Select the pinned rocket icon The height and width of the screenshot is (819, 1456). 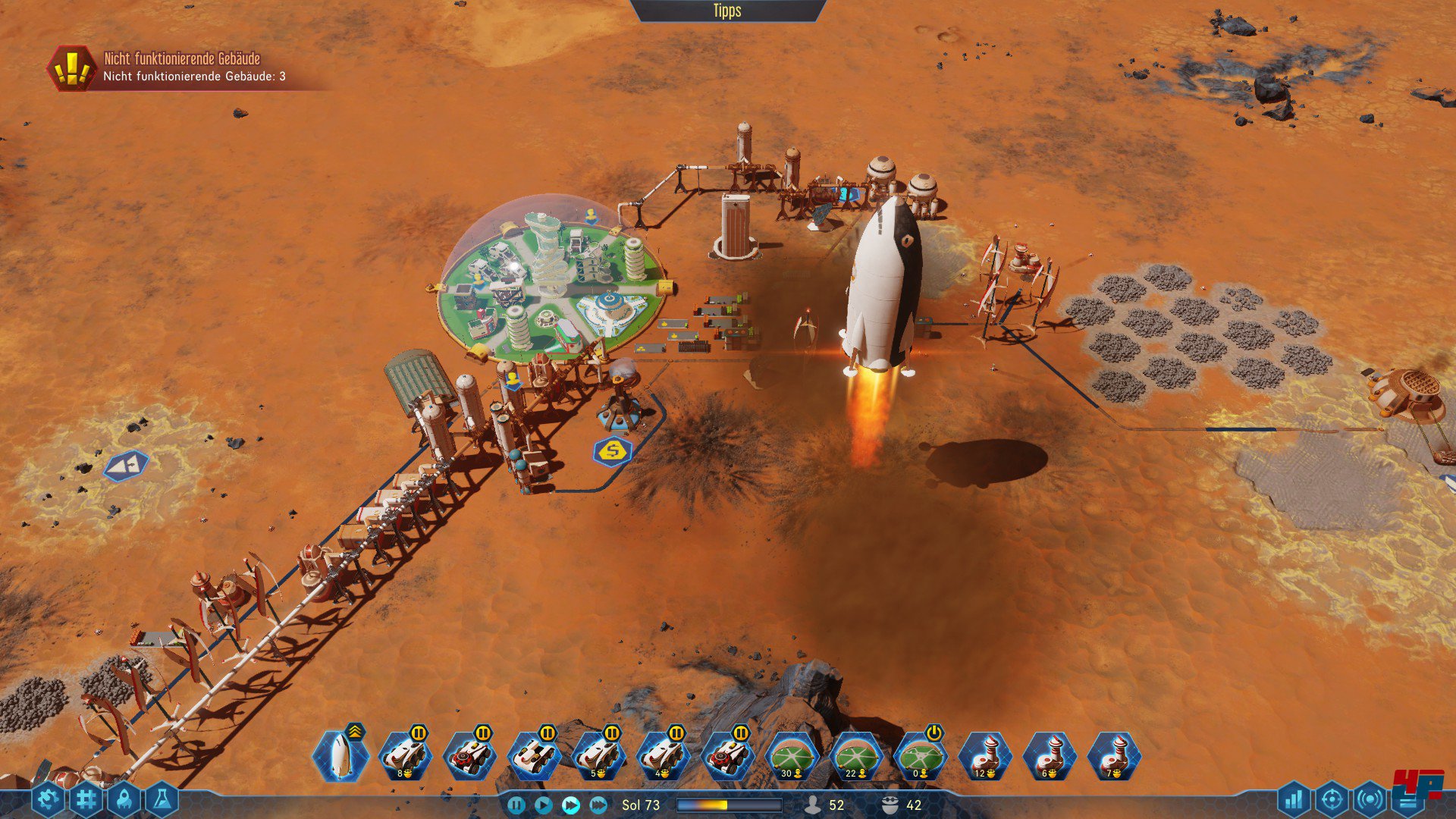340,755
